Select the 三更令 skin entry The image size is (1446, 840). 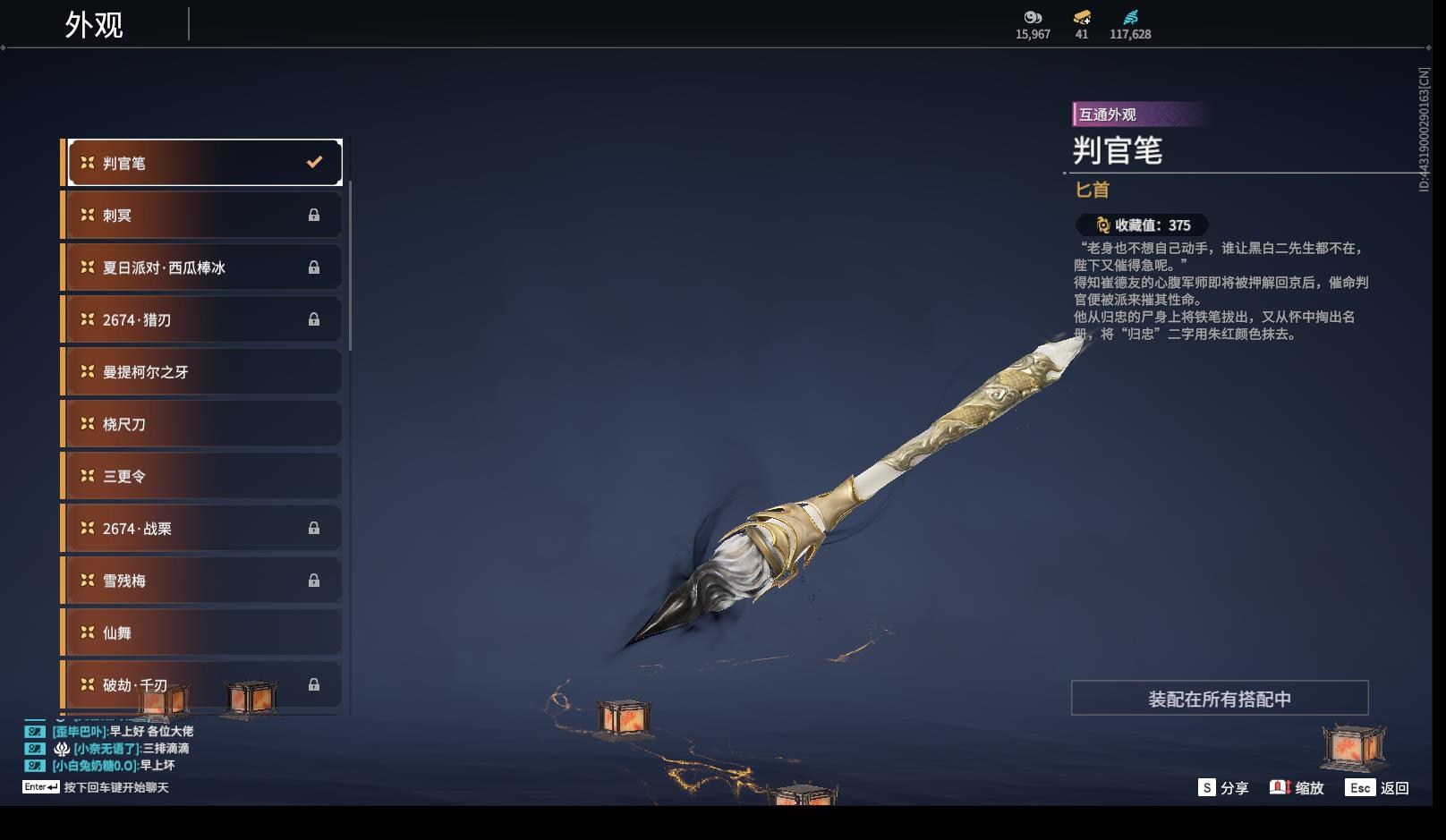coord(205,476)
